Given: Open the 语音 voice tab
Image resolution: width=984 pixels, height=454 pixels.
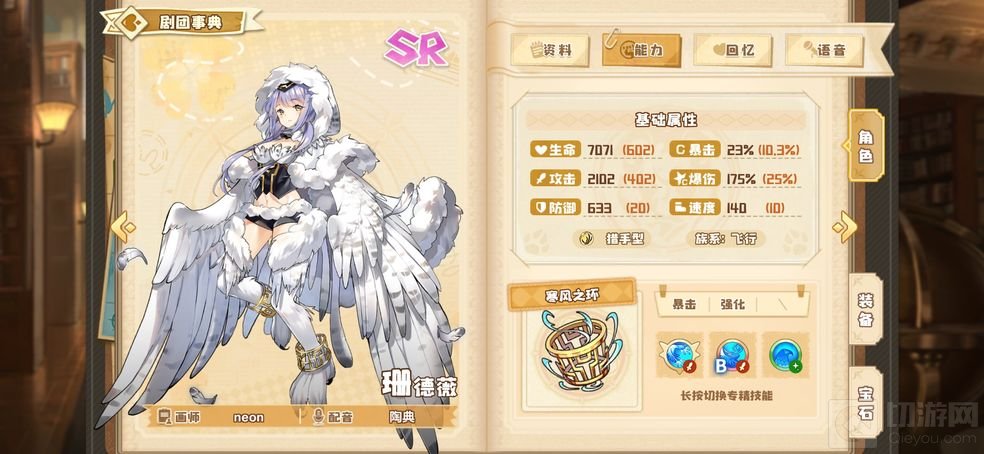Looking at the screenshot, I should click(x=823, y=50).
